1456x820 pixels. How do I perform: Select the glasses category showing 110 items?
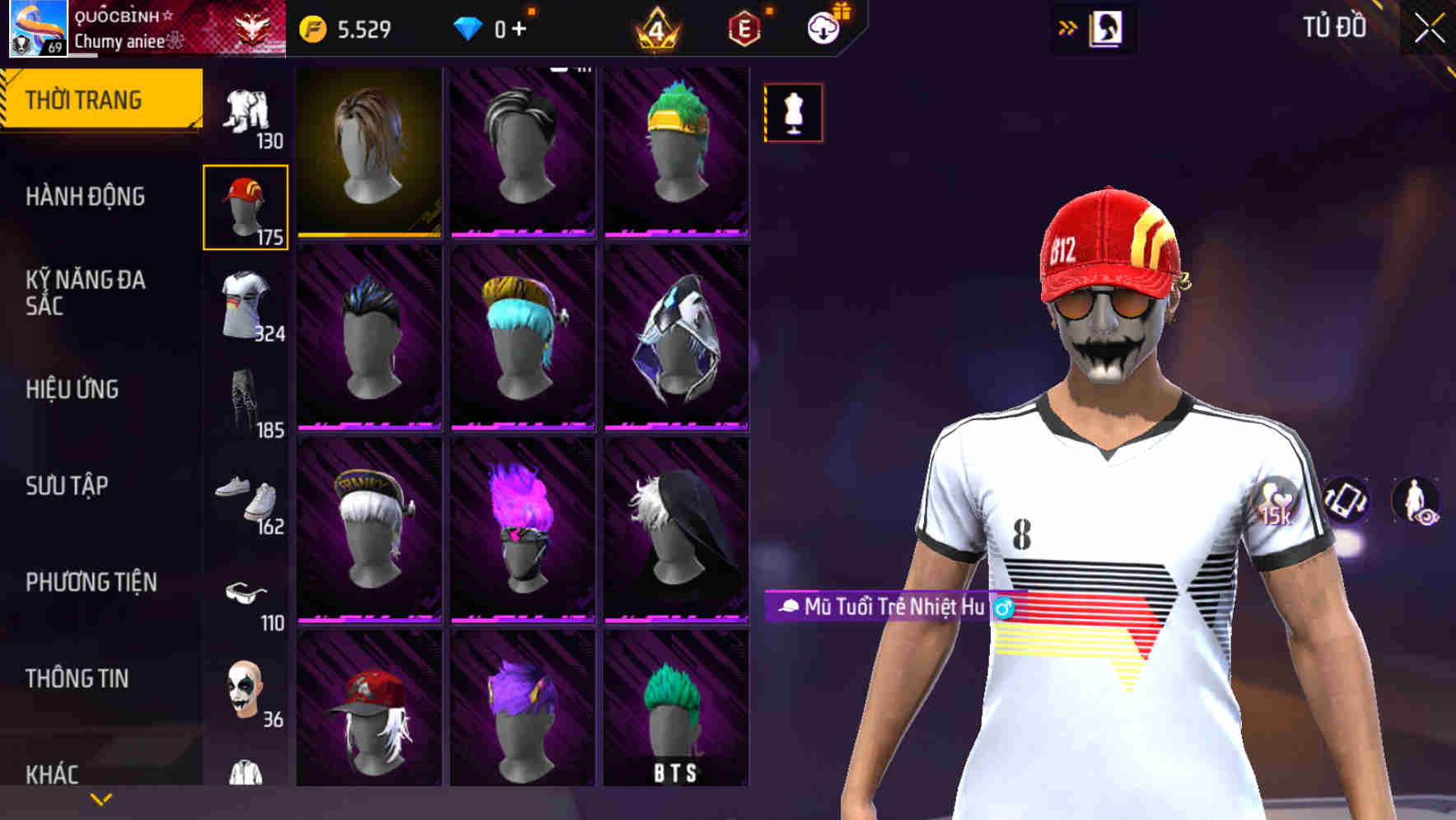(x=246, y=595)
